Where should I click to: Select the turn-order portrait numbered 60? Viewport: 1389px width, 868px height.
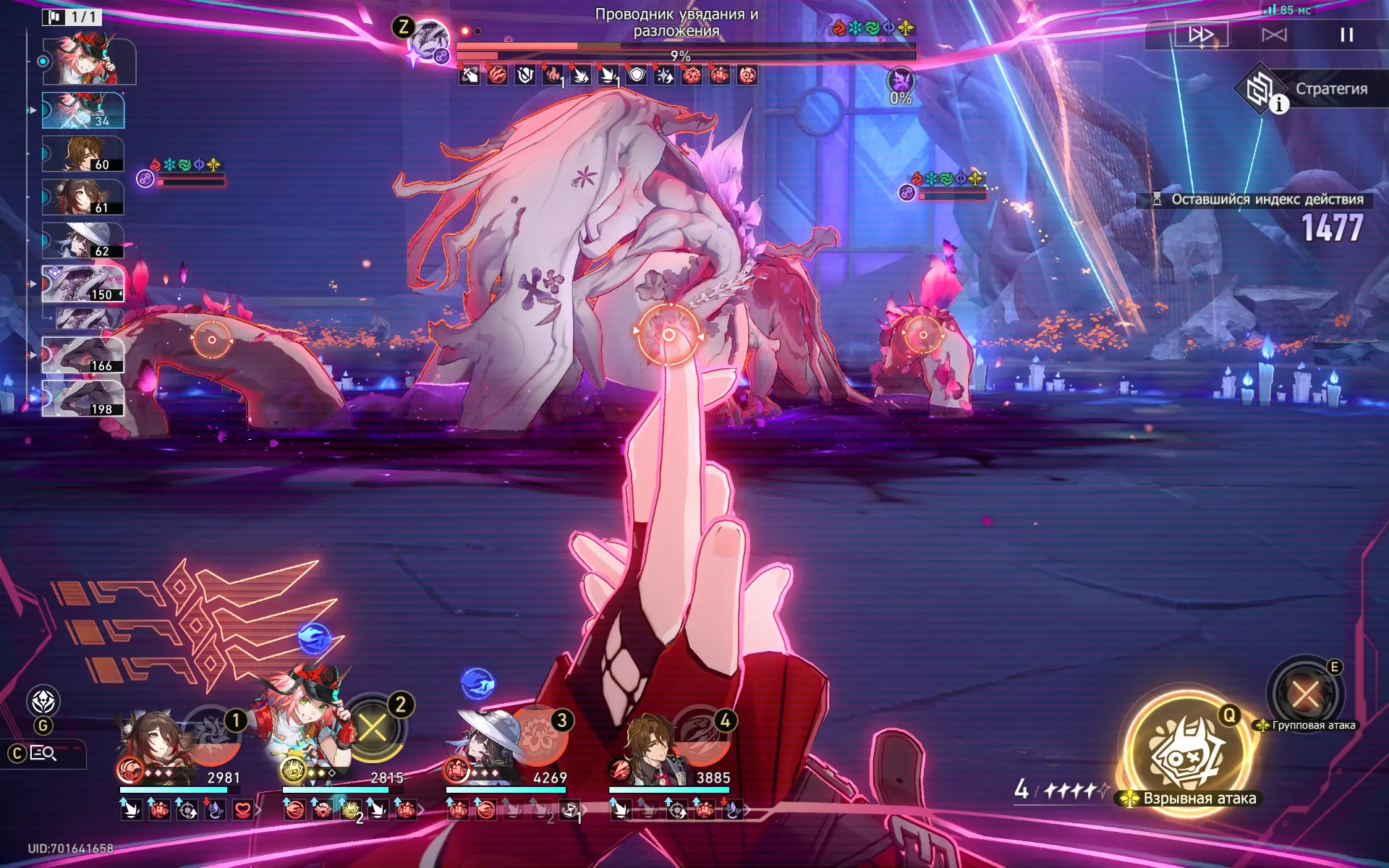(x=83, y=153)
